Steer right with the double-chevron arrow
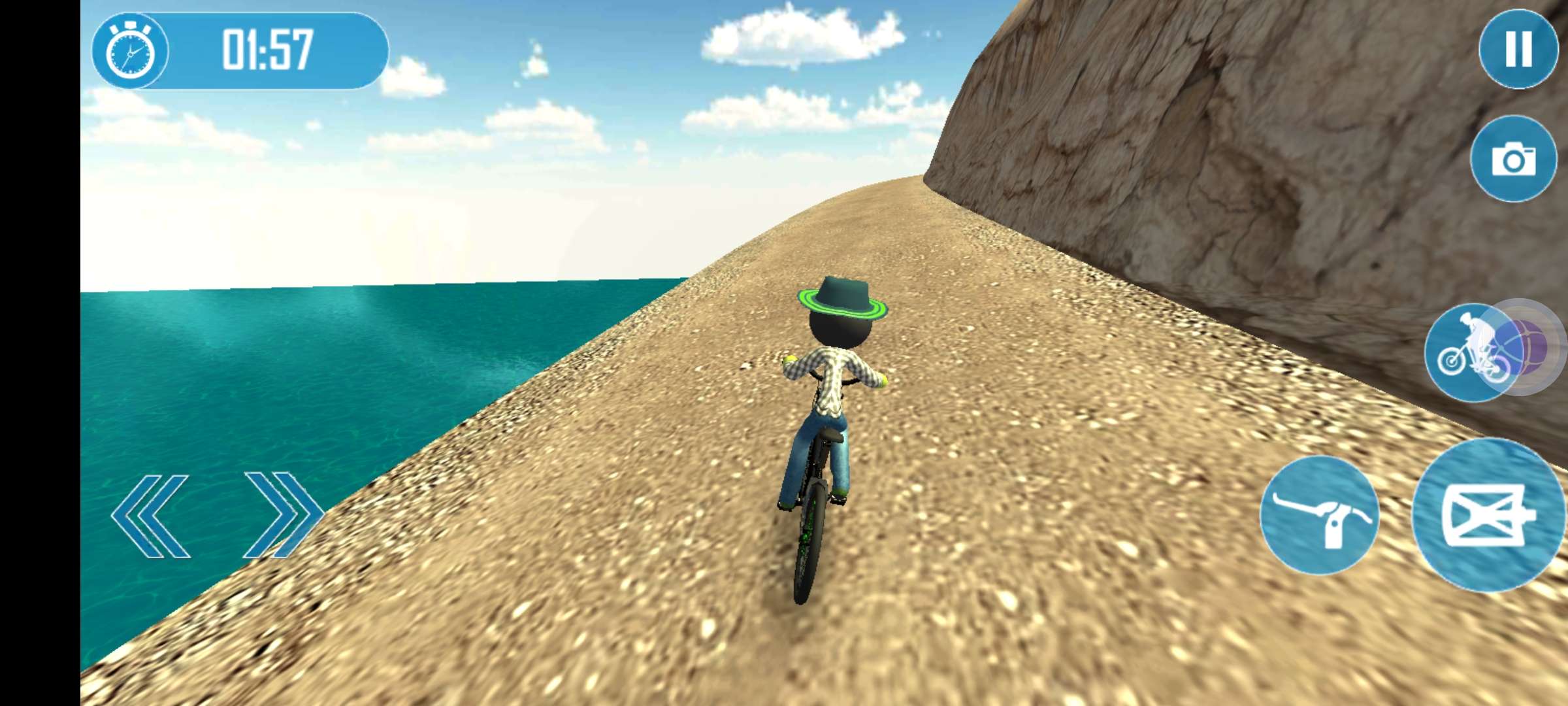The width and height of the screenshot is (1568, 706). [x=284, y=515]
